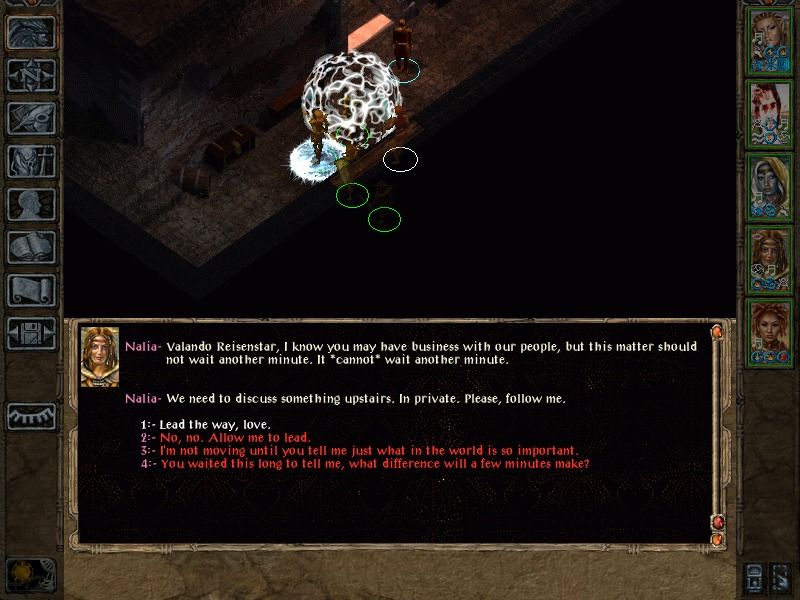
Task: Click the return to game button
Action: [31, 32]
